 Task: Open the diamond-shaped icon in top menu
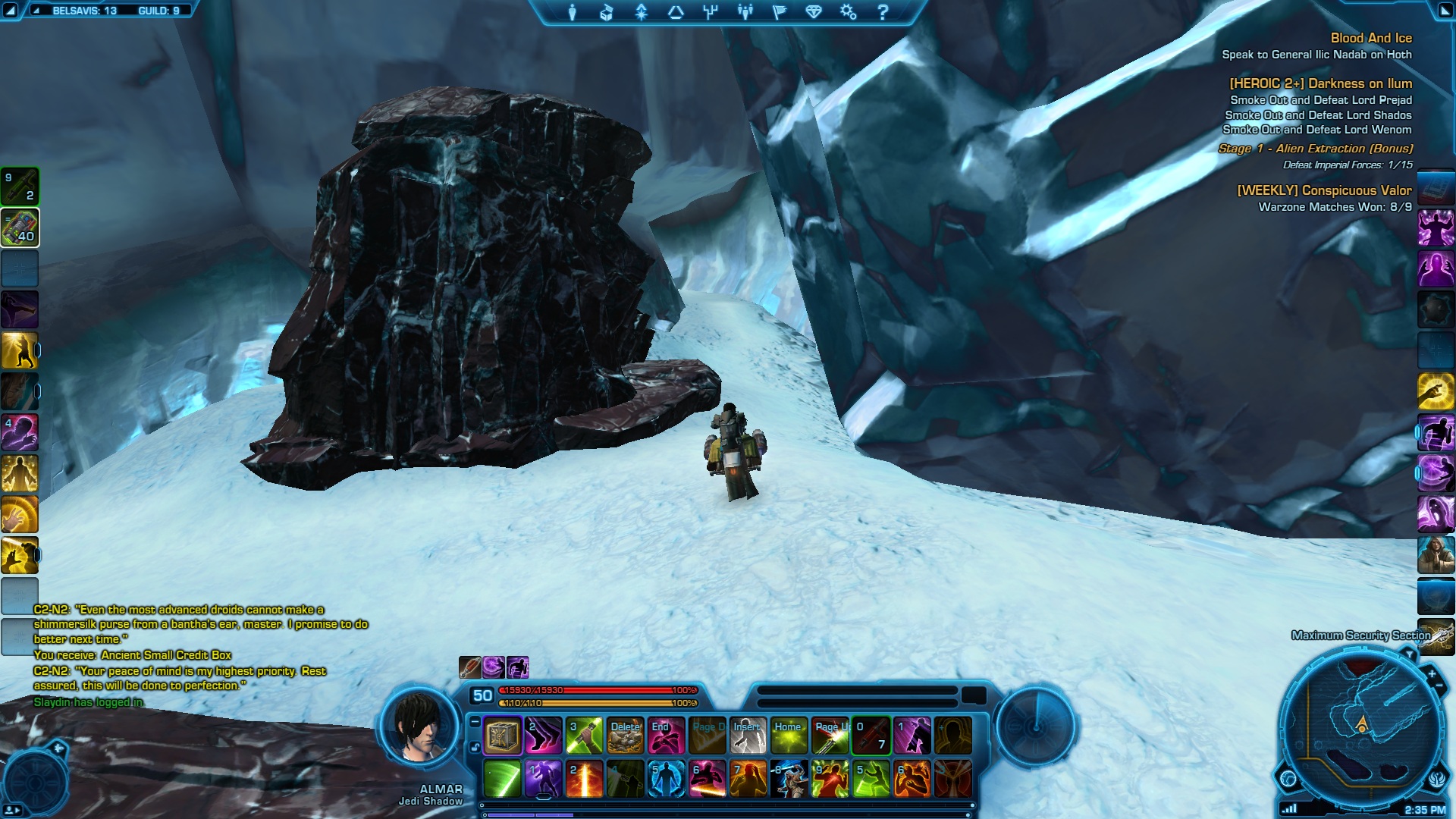point(814,12)
